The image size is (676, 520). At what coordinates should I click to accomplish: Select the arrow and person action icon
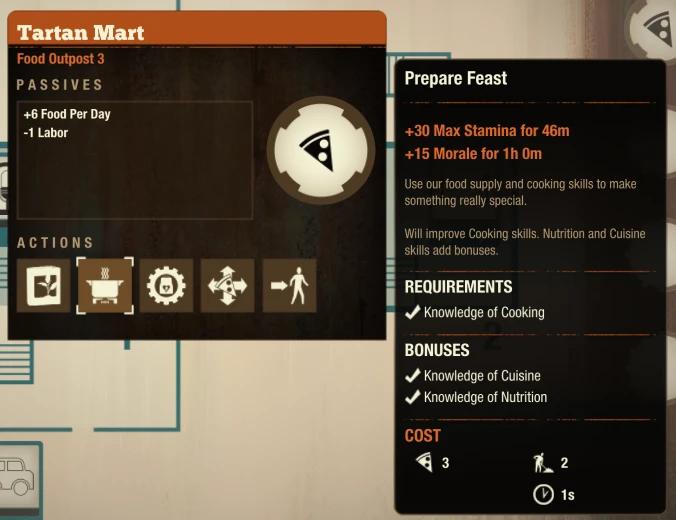289,285
